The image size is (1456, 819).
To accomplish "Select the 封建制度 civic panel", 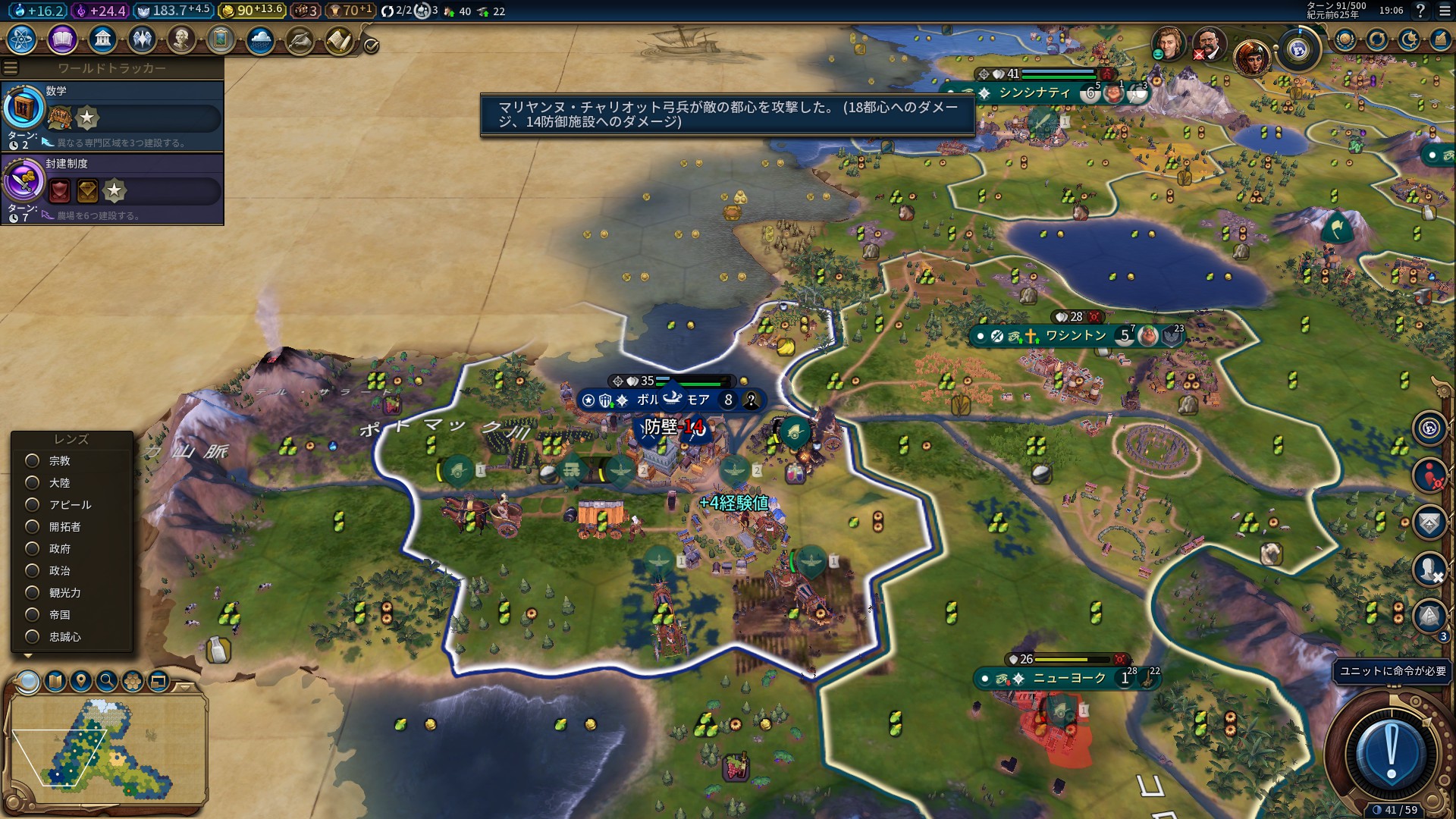I will 112,189.
